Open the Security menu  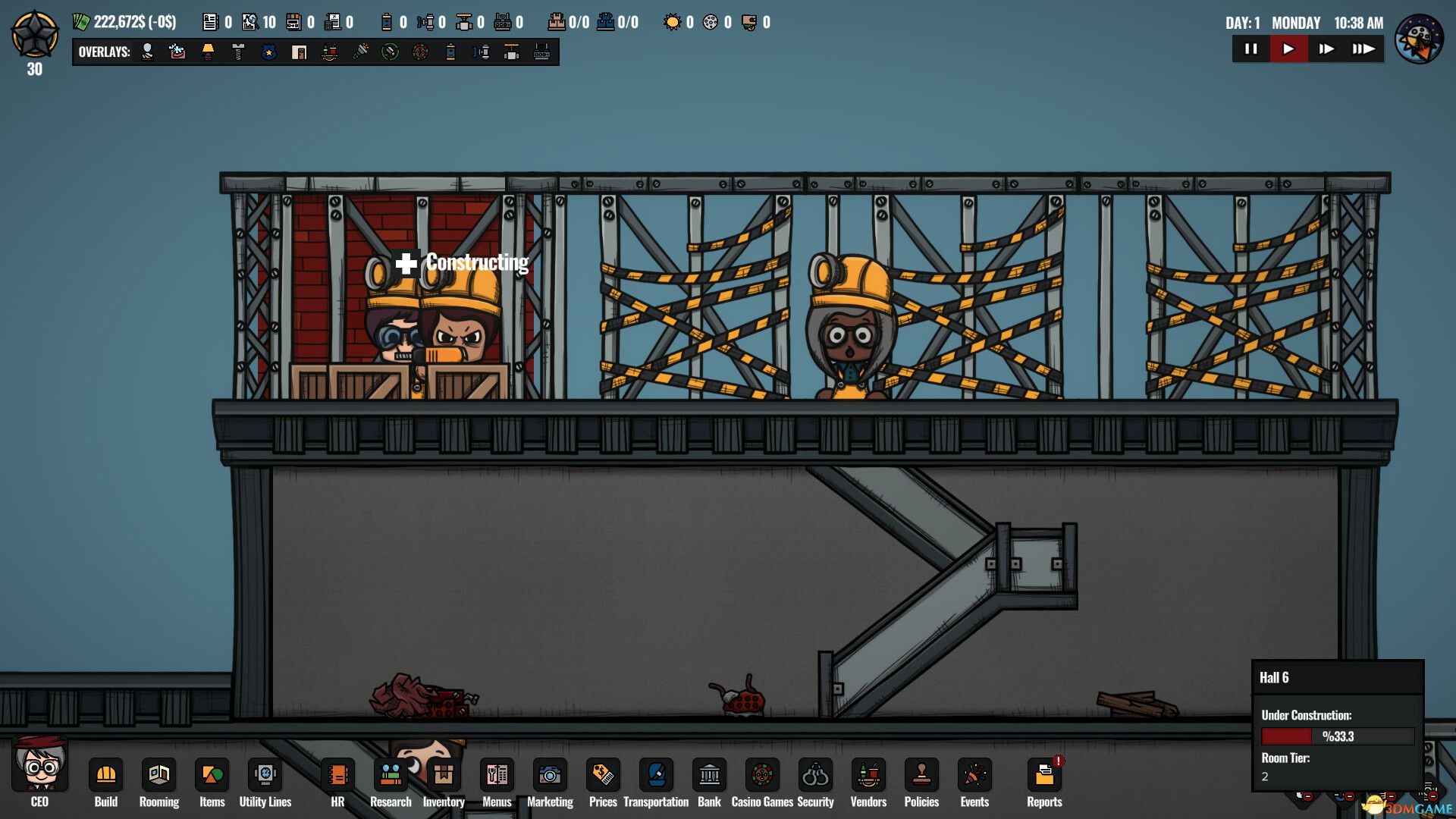tap(815, 776)
